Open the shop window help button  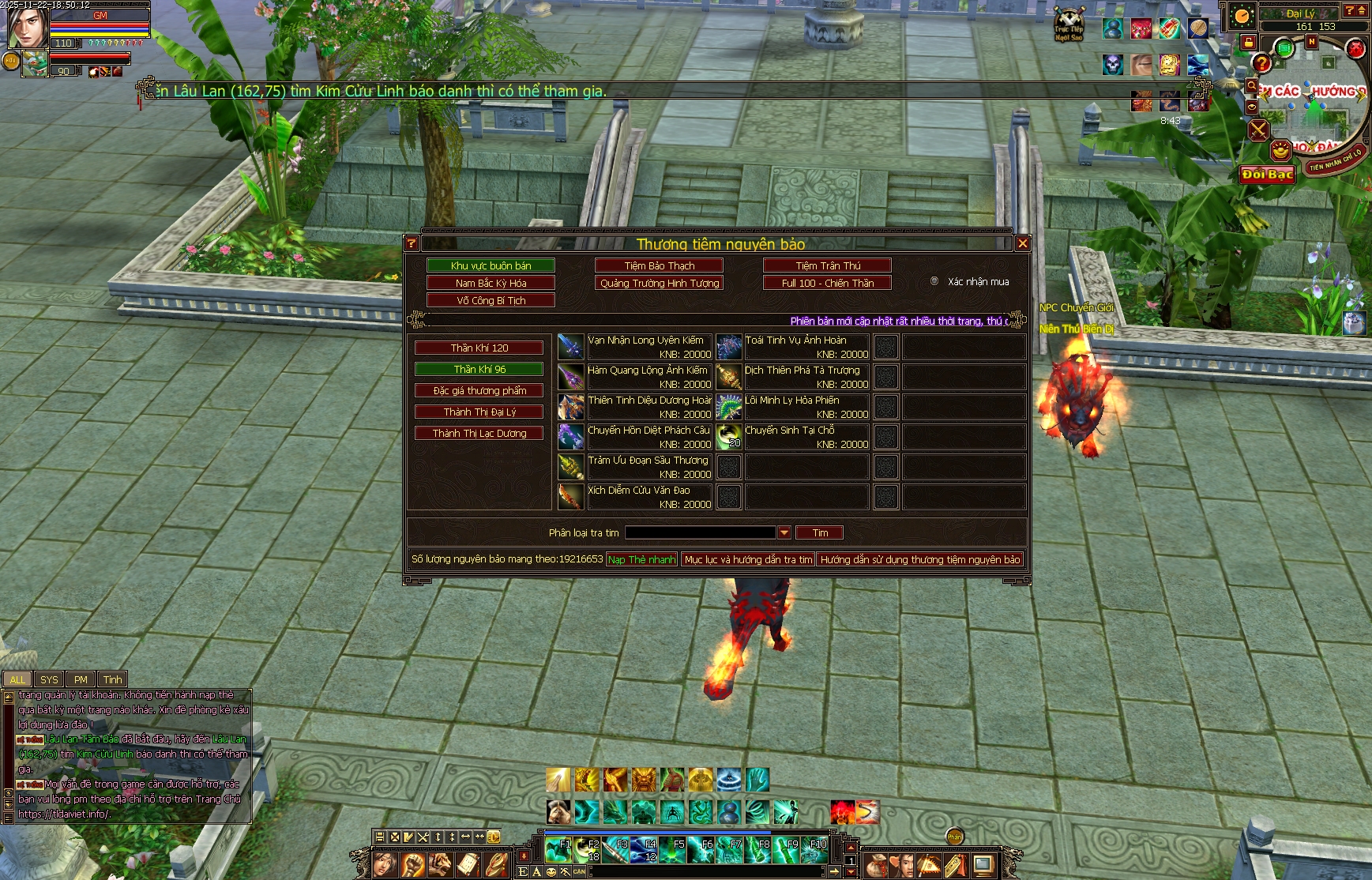point(412,243)
